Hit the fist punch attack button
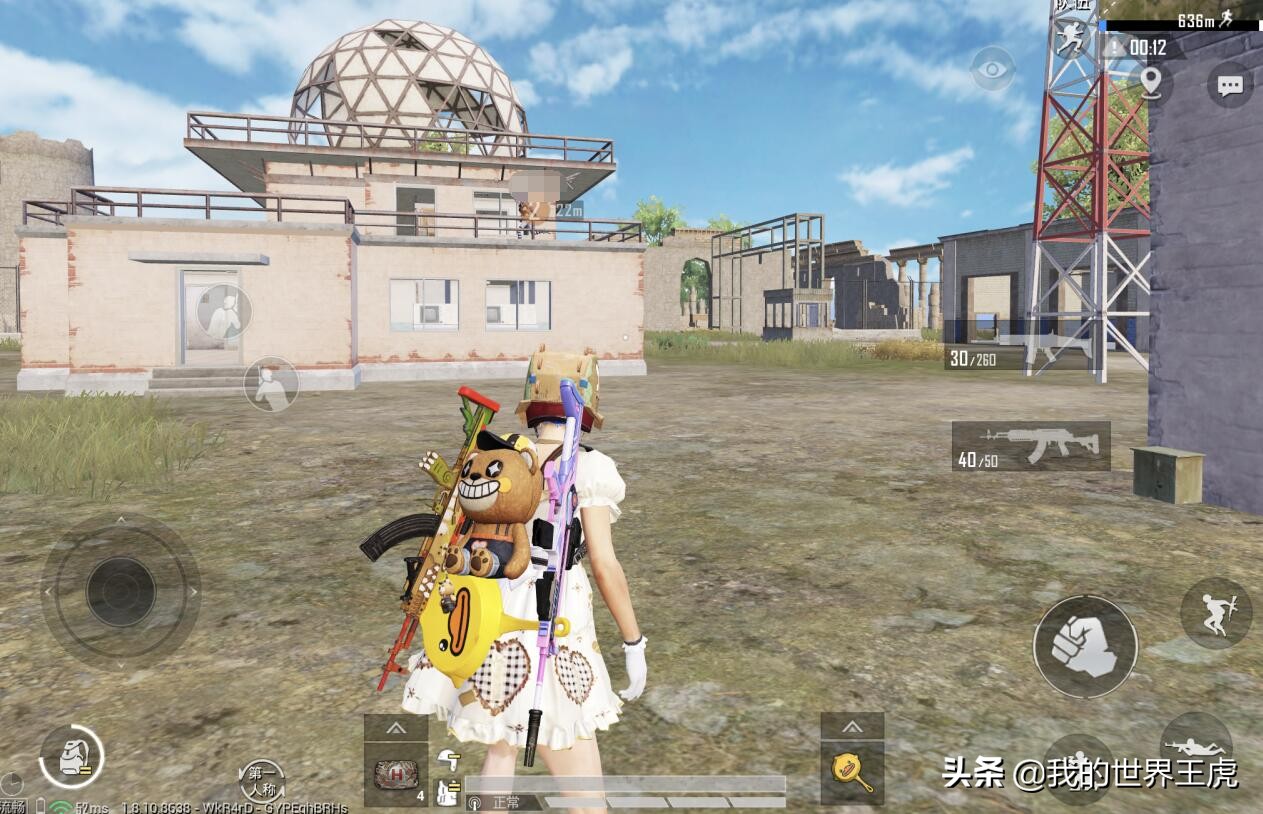This screenshot has width=1263, height=814. pos(1084,646)
